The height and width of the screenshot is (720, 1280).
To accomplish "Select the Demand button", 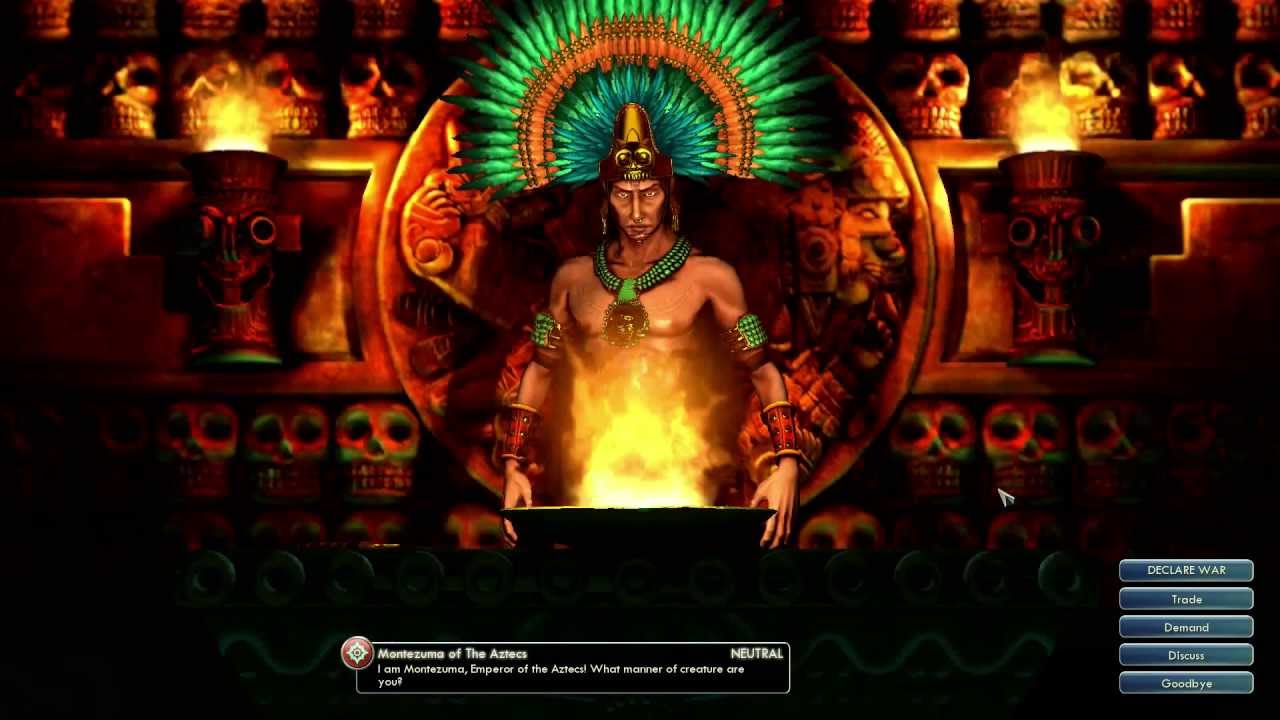I will point(1186,627).
